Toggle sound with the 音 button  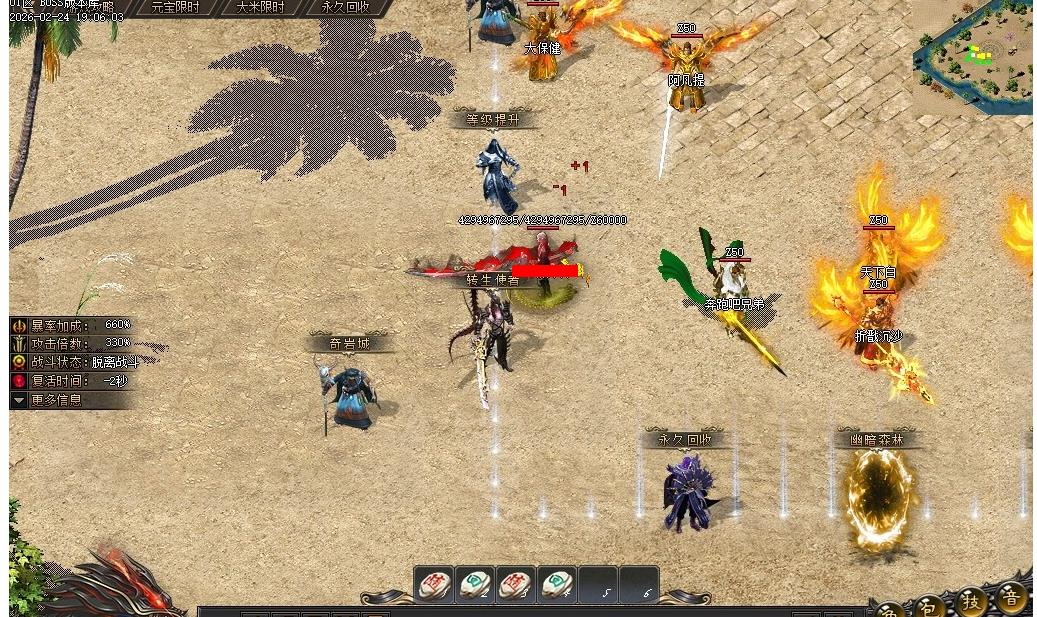click(1011, 597)
